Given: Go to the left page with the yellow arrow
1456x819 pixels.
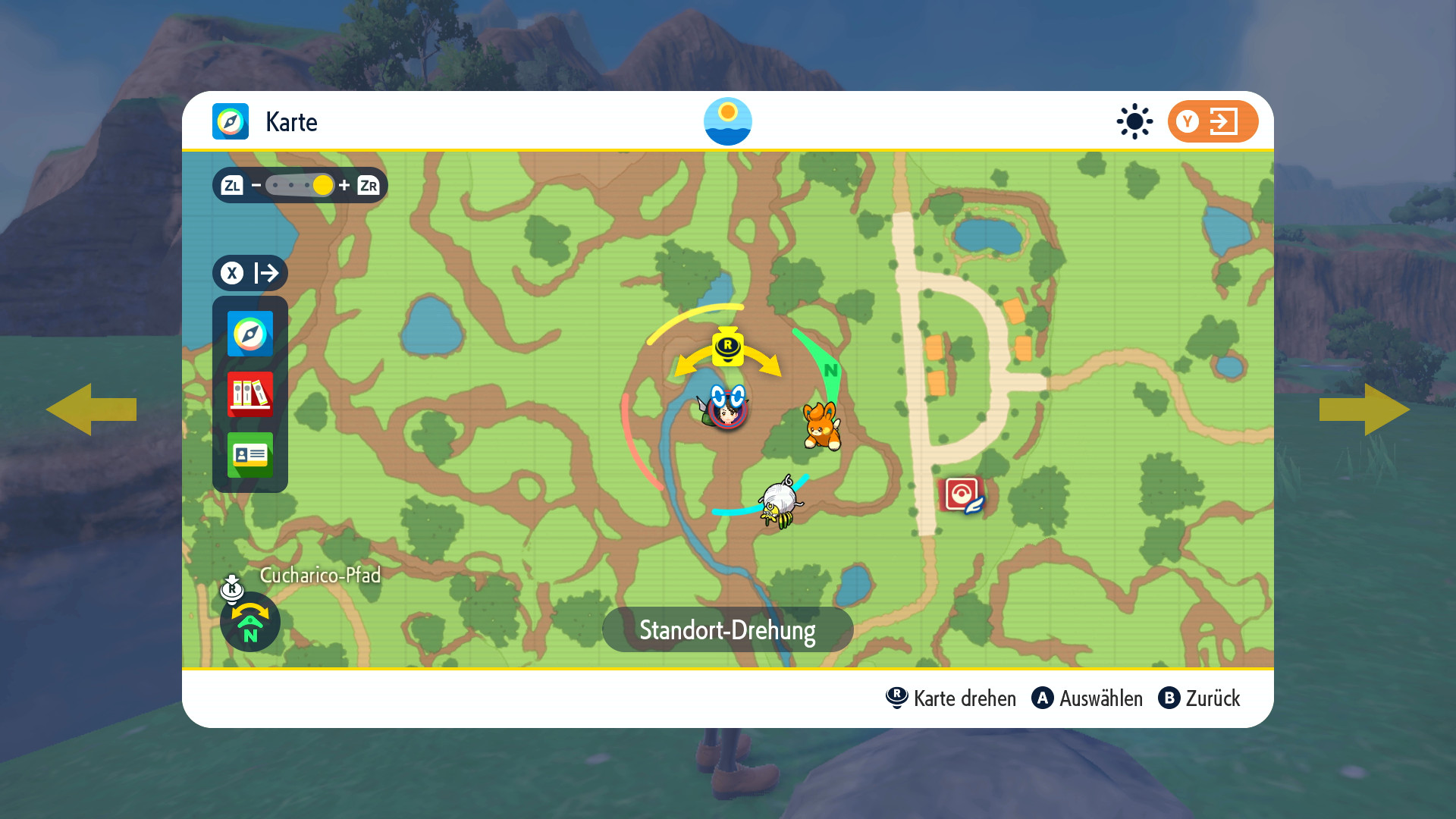Looking at the screenshot, I should [91, 409].
